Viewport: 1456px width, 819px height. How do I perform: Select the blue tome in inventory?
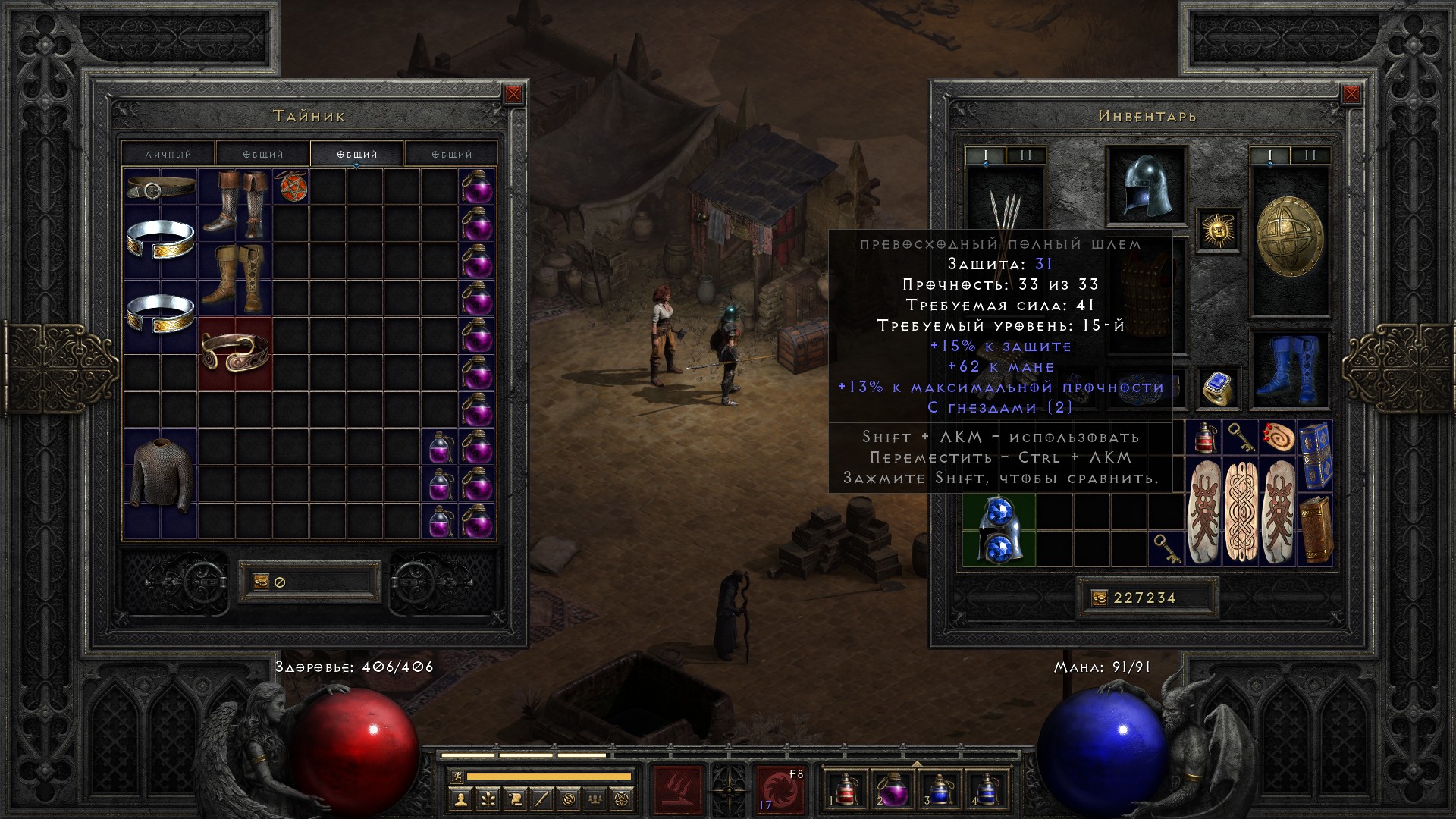pos(1315,457)
